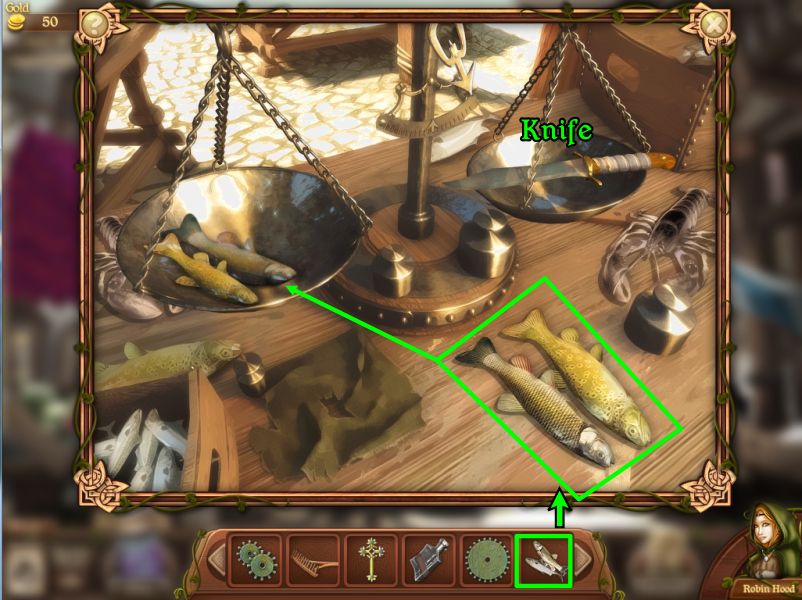Viewport: 802px width, 600px height.
Task: Select the fish in the inventory bar
Action: (x=543, y=560)
